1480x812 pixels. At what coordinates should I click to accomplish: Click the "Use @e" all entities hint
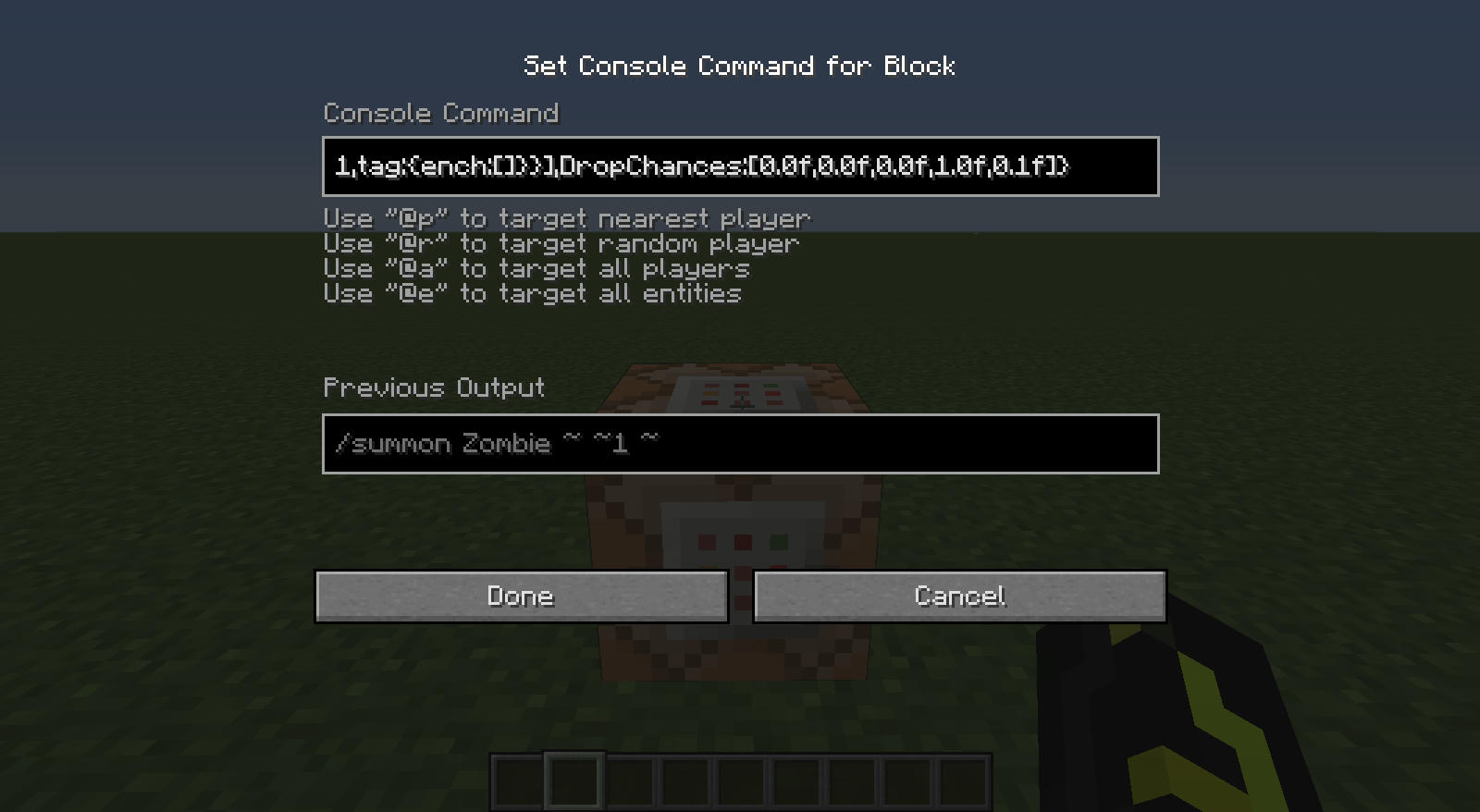pyautogui.click(x=532, y=293)
